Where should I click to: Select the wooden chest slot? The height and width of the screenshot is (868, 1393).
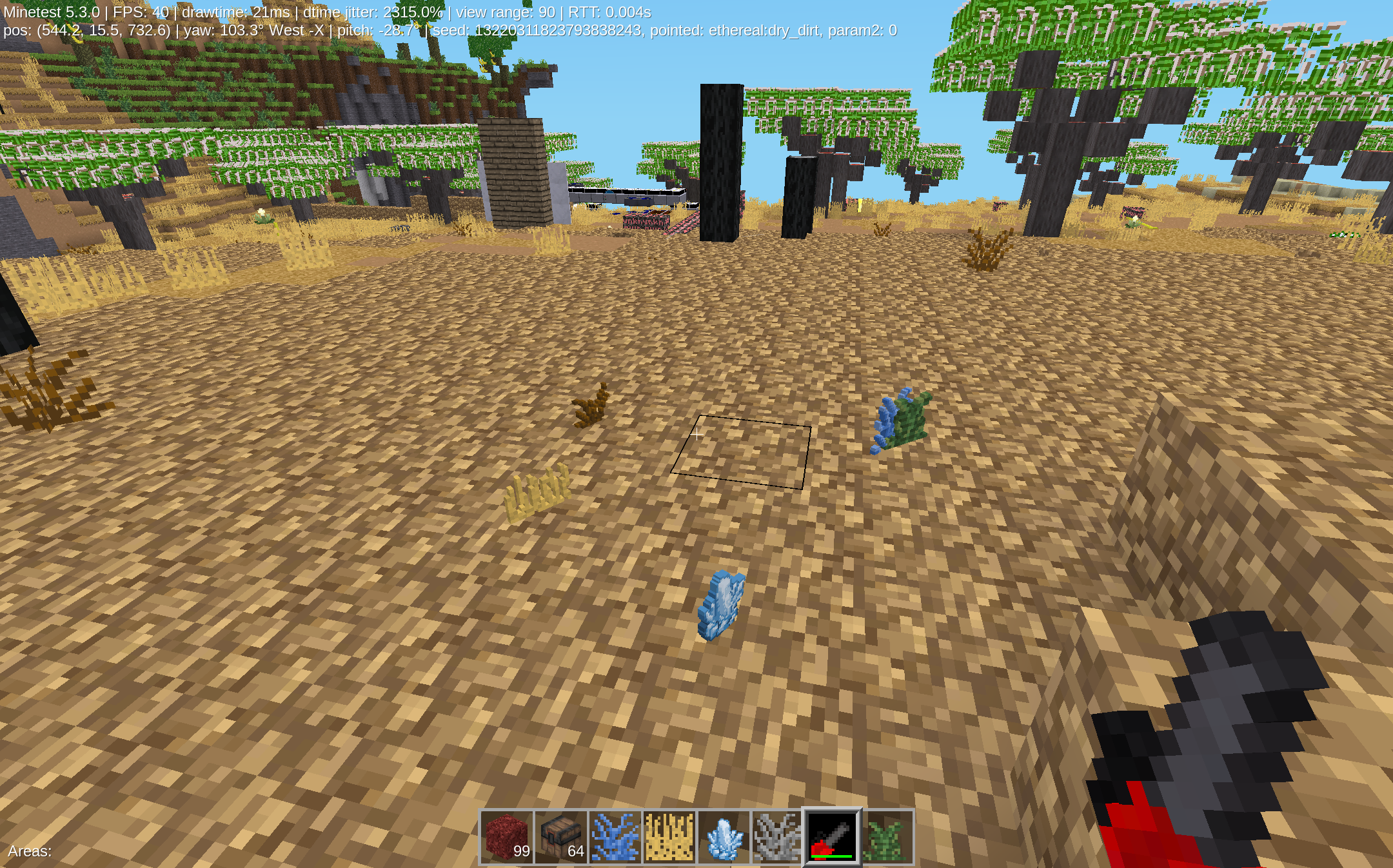561,837
